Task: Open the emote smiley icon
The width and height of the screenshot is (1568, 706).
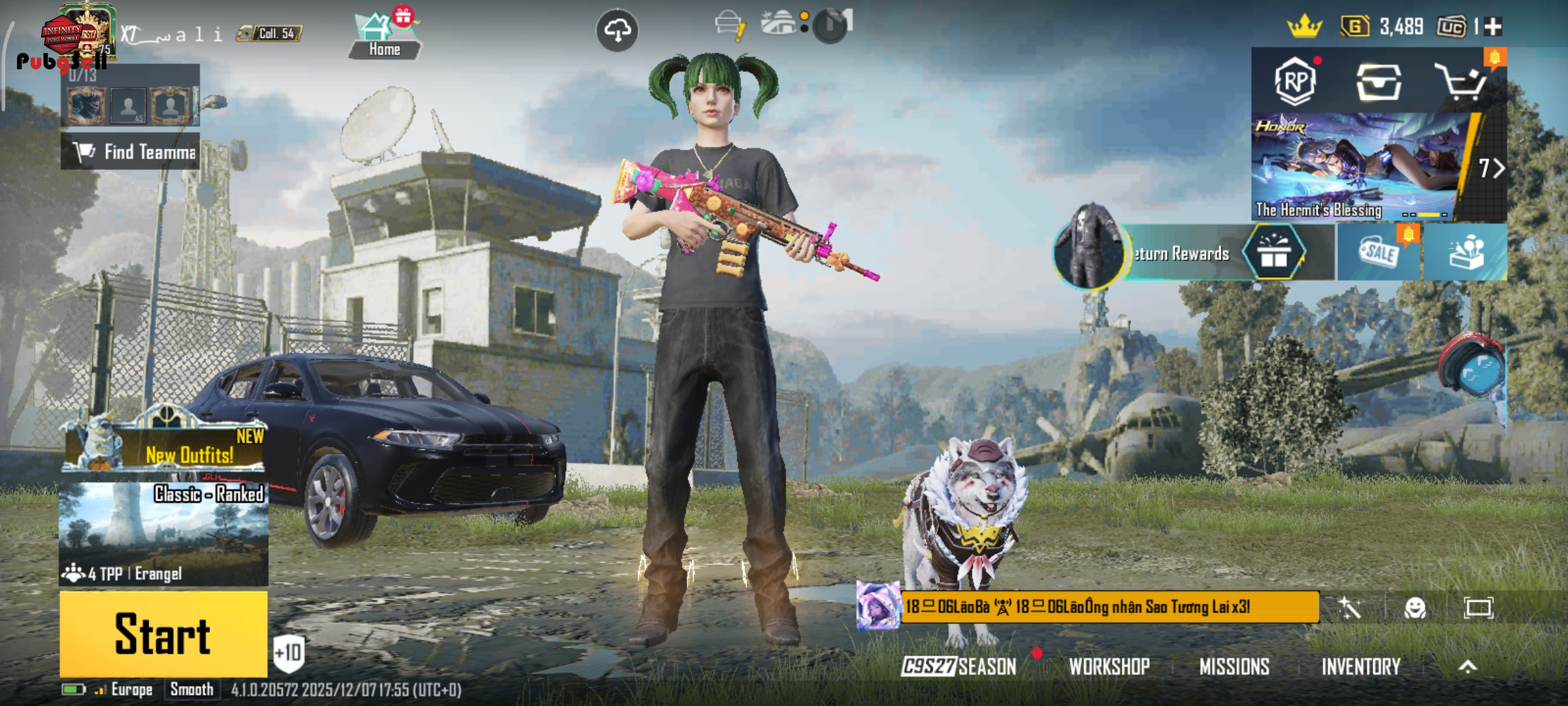Action: [x=1414, y=609]
